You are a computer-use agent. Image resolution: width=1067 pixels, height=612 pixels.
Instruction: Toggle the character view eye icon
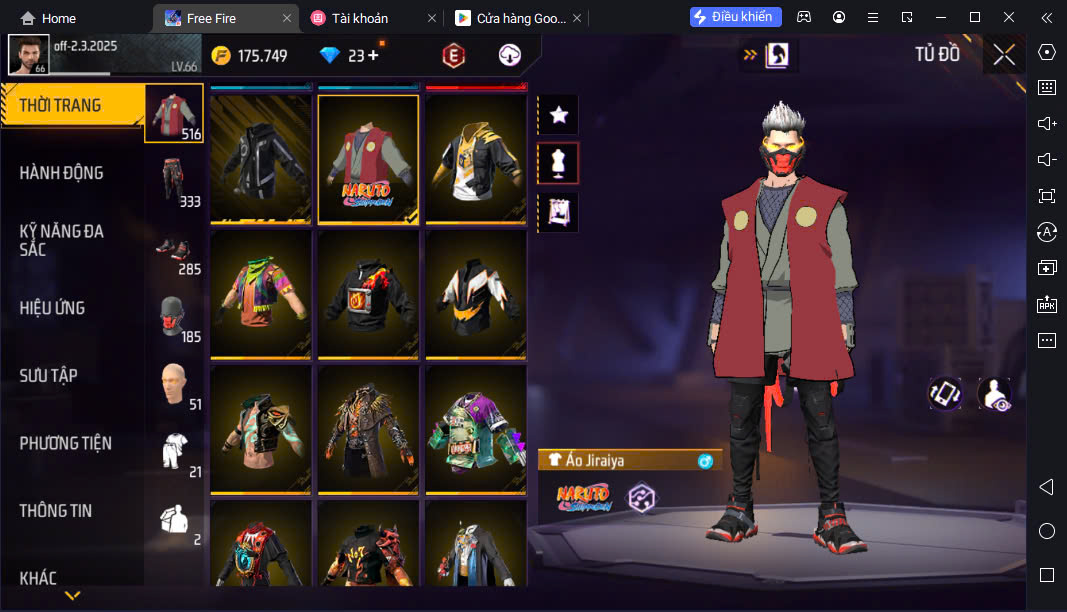(x=993, y=394)
